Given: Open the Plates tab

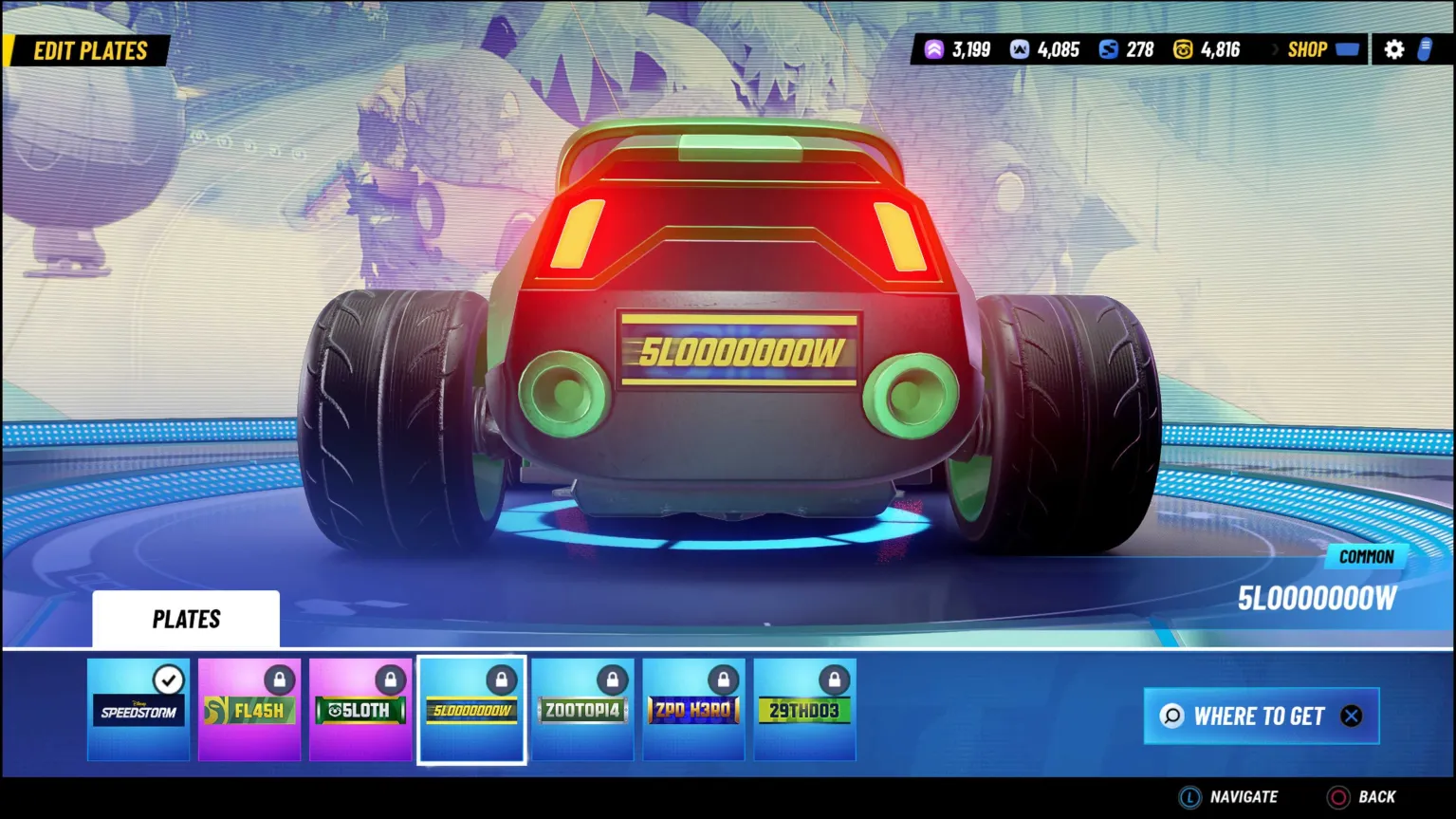Looking at the screenshot, I should coord(186,619).
